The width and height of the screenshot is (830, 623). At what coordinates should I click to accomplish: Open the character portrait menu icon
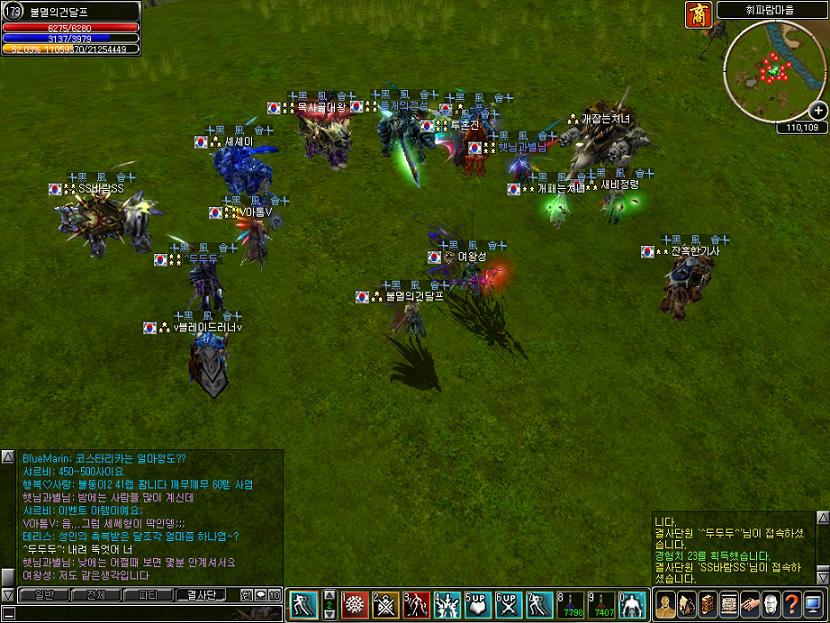click(x=665, y=604)
